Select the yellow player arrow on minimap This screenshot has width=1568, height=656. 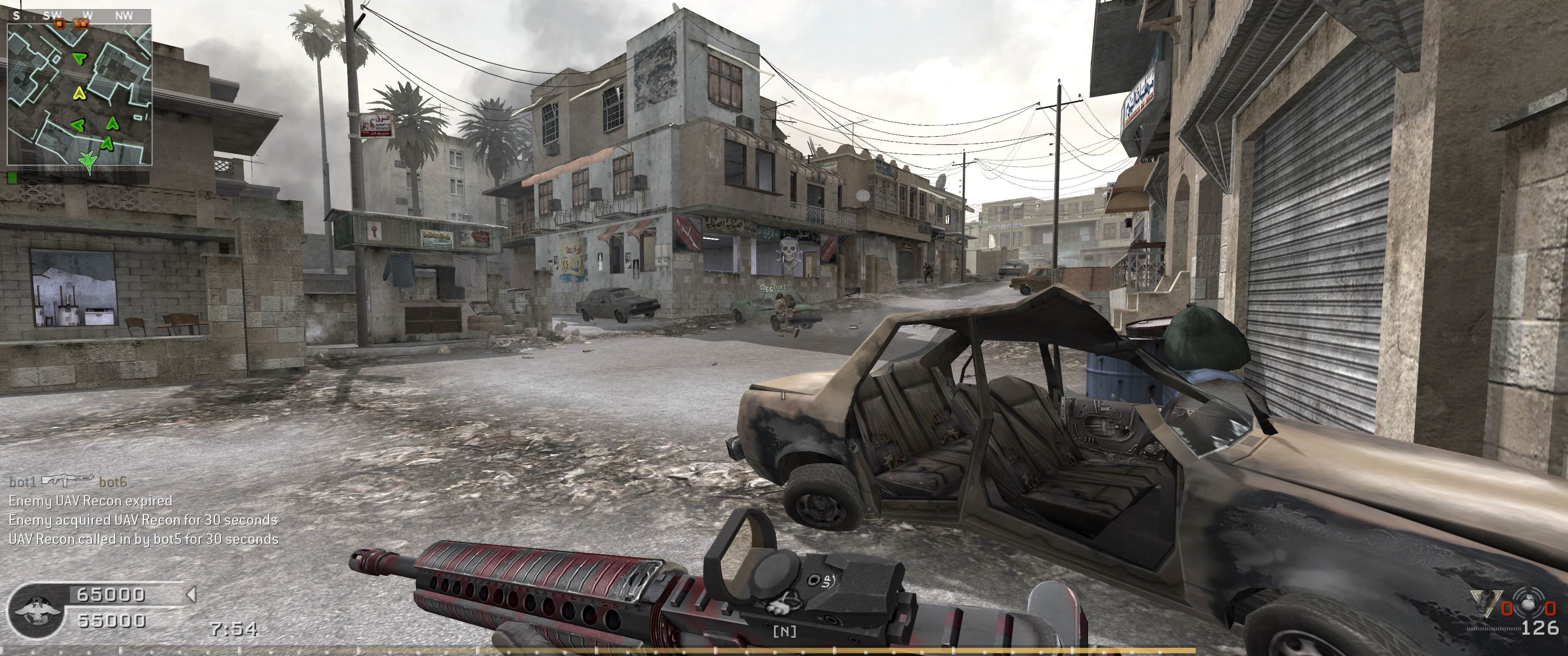78,93
